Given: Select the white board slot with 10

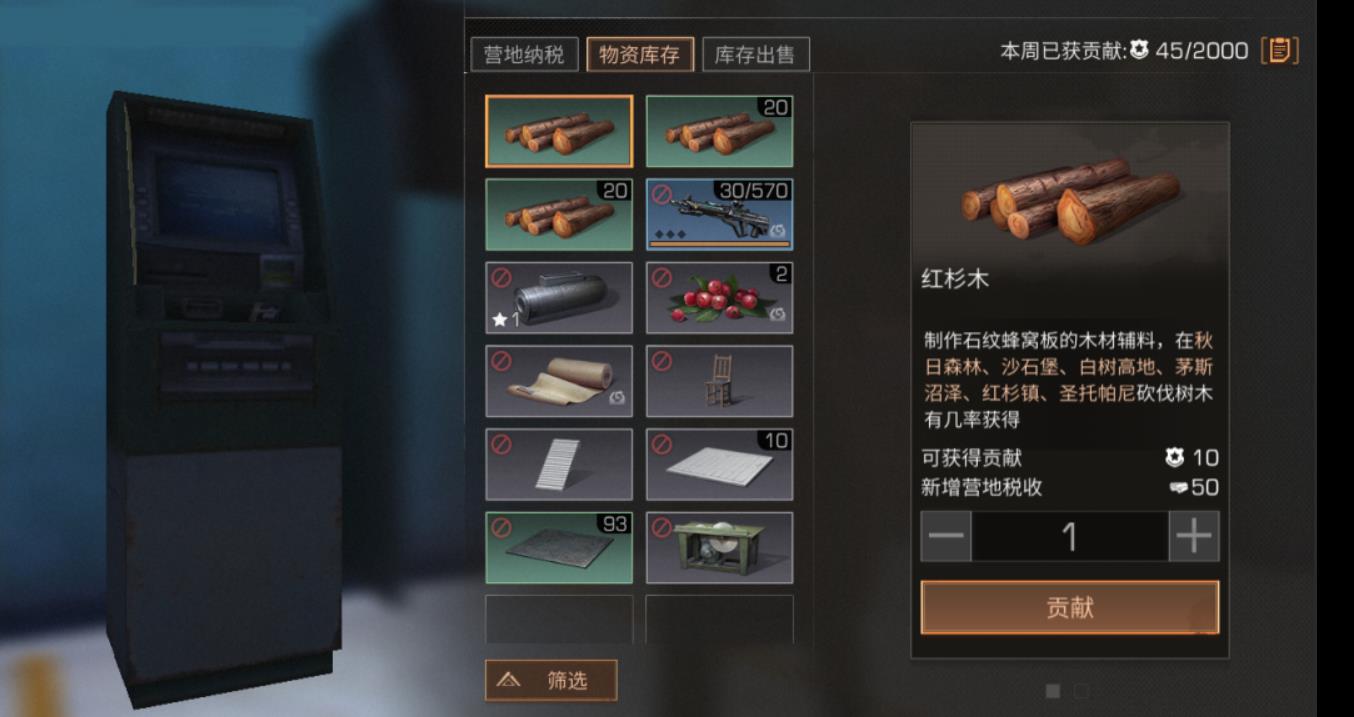Looking at the screenshot, I should click(x=719, y=464).
